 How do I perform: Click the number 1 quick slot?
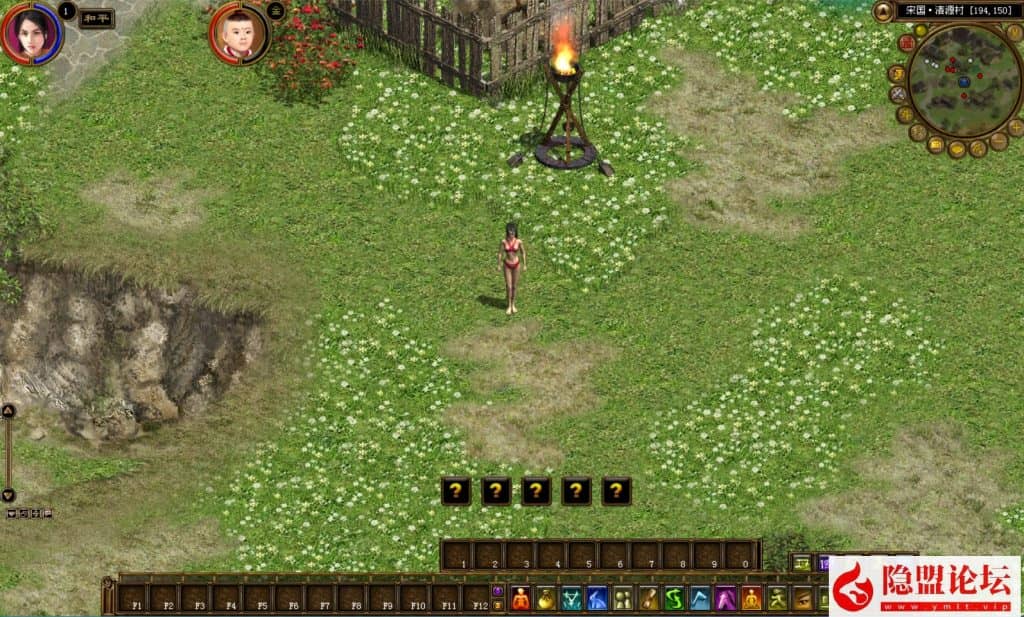[460, 555]
